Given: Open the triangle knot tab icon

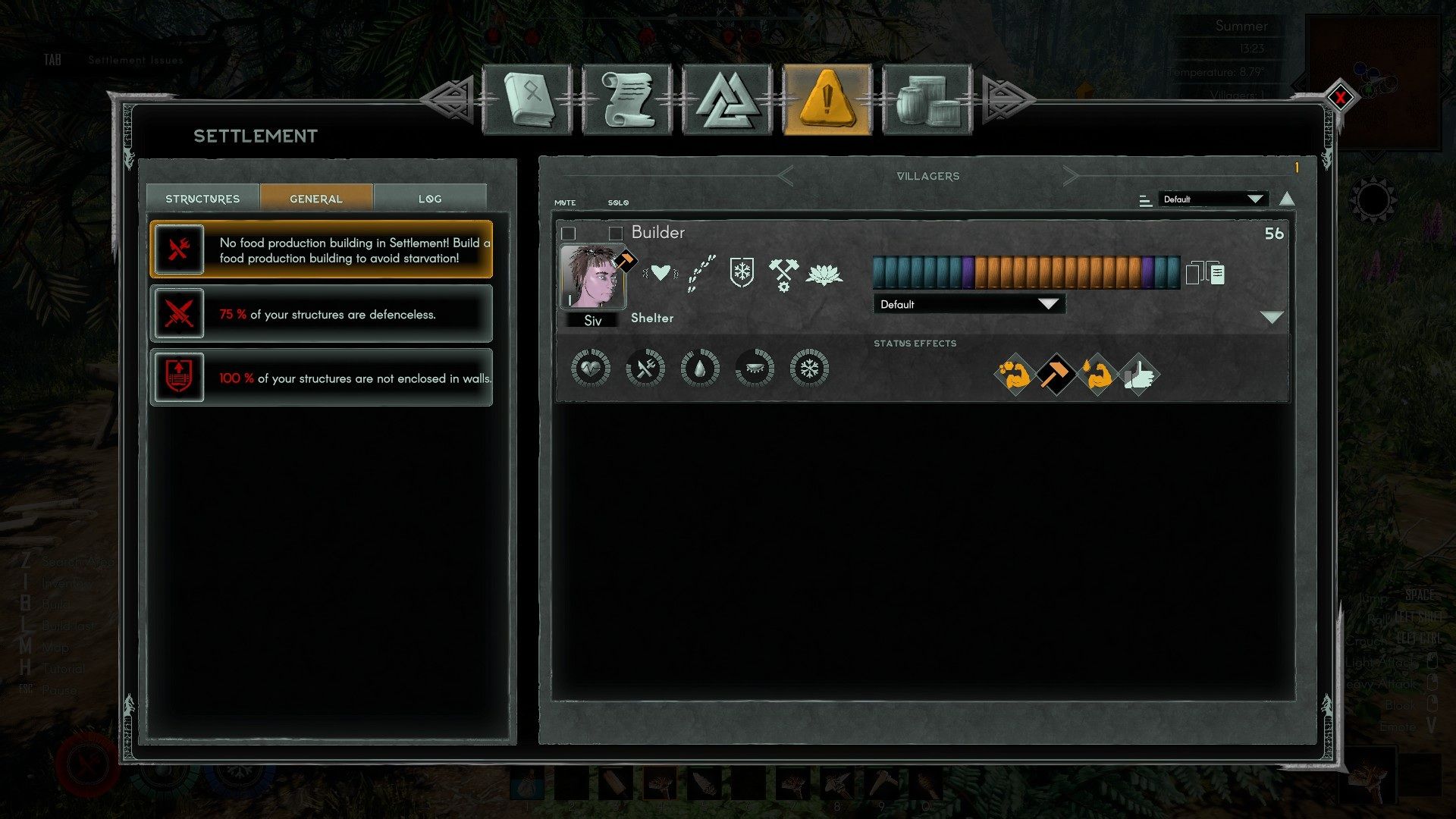Looking at the screenshot, I should pyautogui.click(x=727, y=100).
